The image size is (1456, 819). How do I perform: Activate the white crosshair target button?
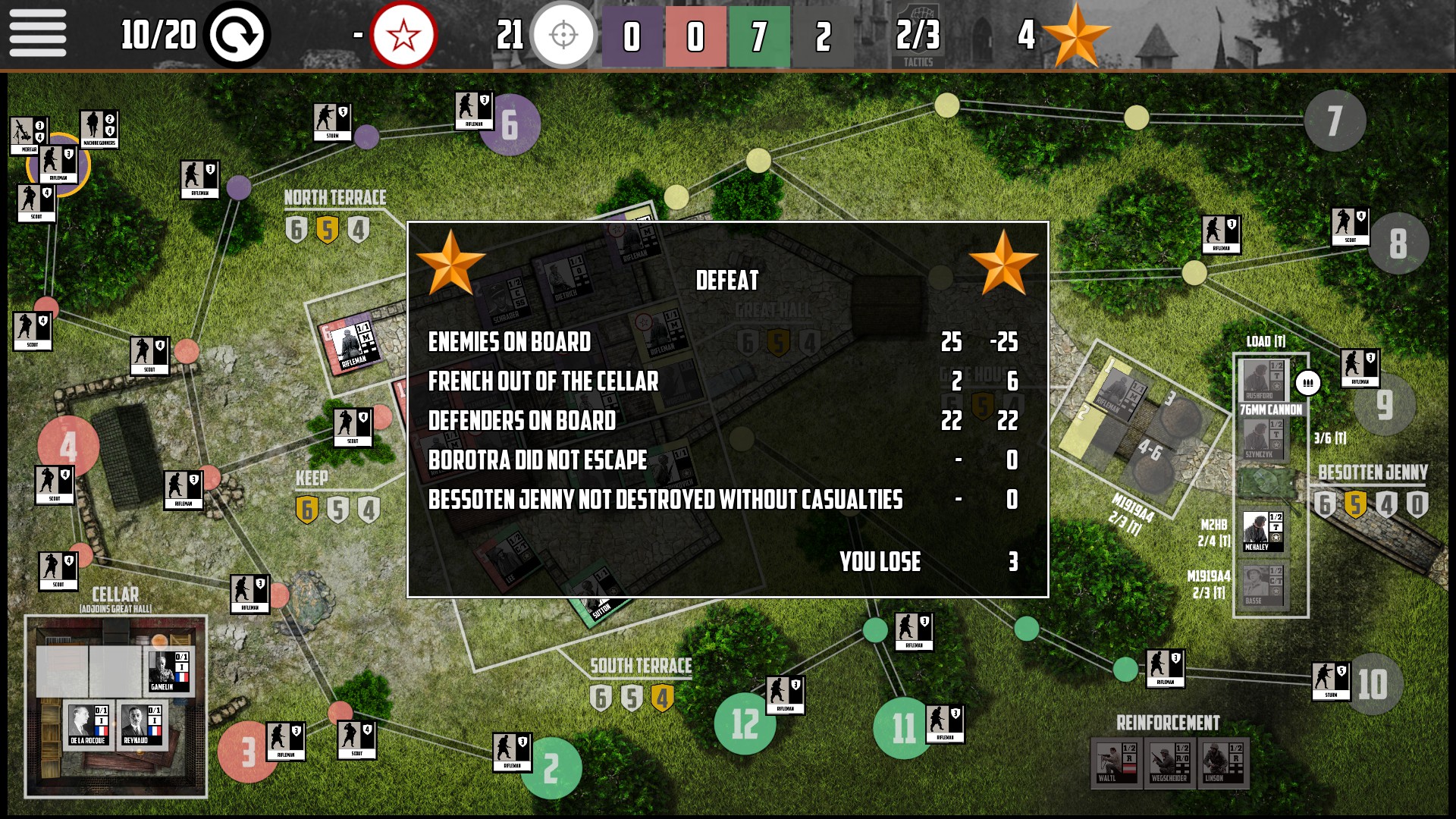click(563, 35)
